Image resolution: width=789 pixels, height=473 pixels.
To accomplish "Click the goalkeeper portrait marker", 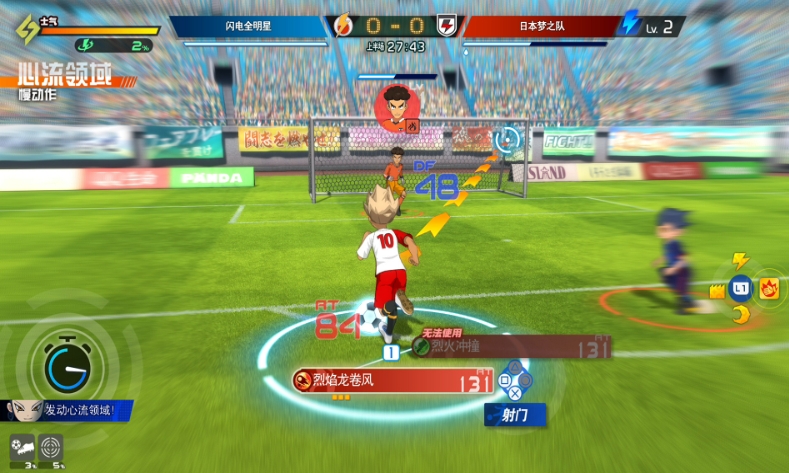I will point(394,107).
